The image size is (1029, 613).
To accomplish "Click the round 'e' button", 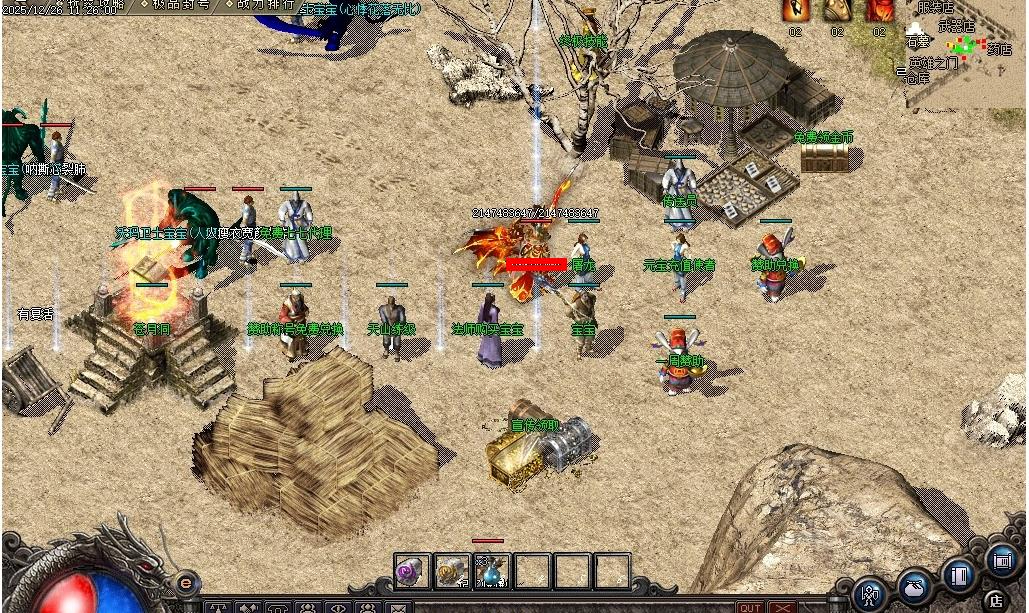I will tap(185, 582).
